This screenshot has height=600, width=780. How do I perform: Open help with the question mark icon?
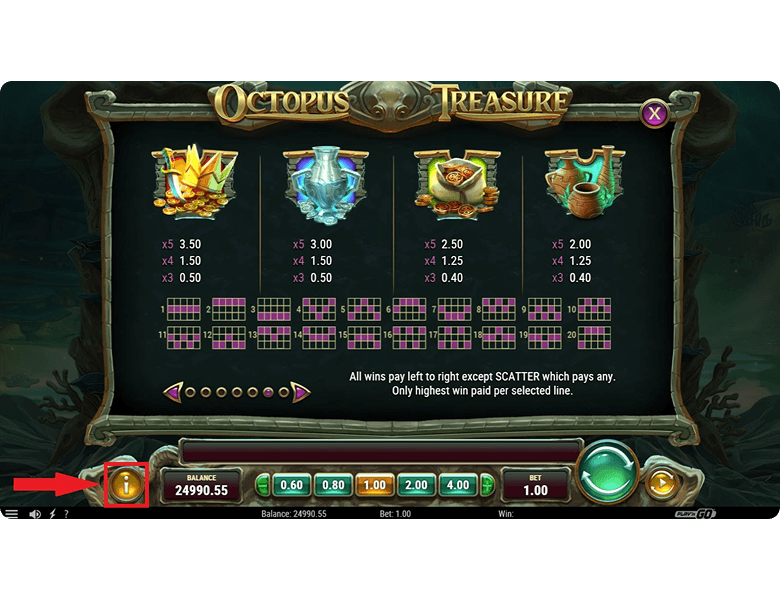(66, 514)
